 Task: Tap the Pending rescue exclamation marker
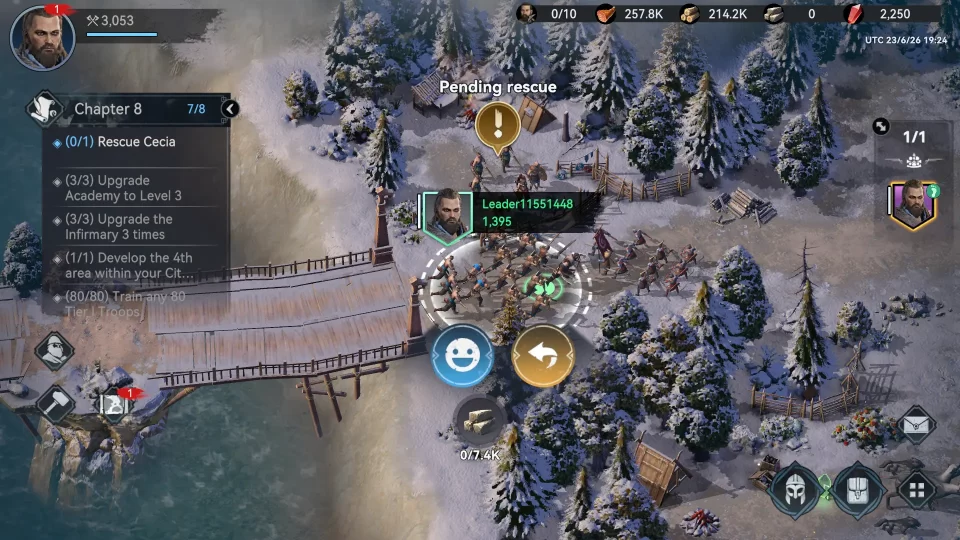click(496, 125)
